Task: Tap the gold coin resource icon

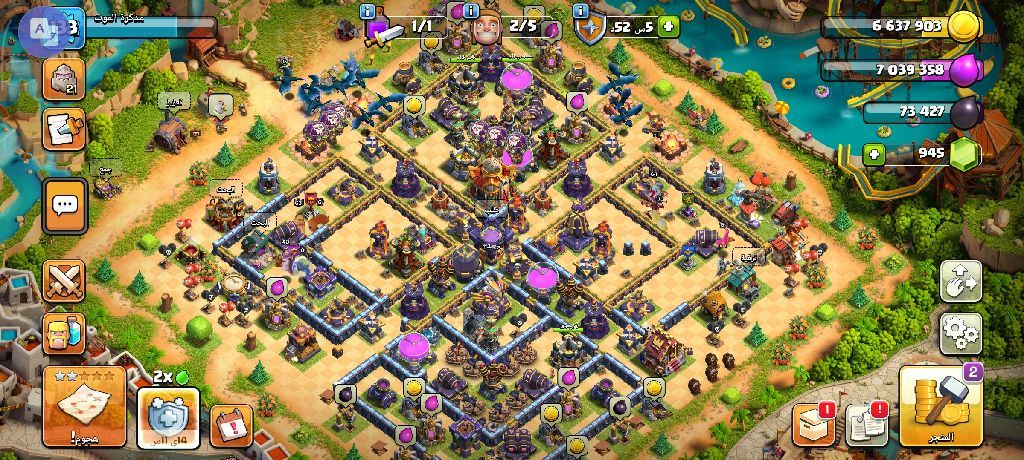Action: click(x=962, y=27)
